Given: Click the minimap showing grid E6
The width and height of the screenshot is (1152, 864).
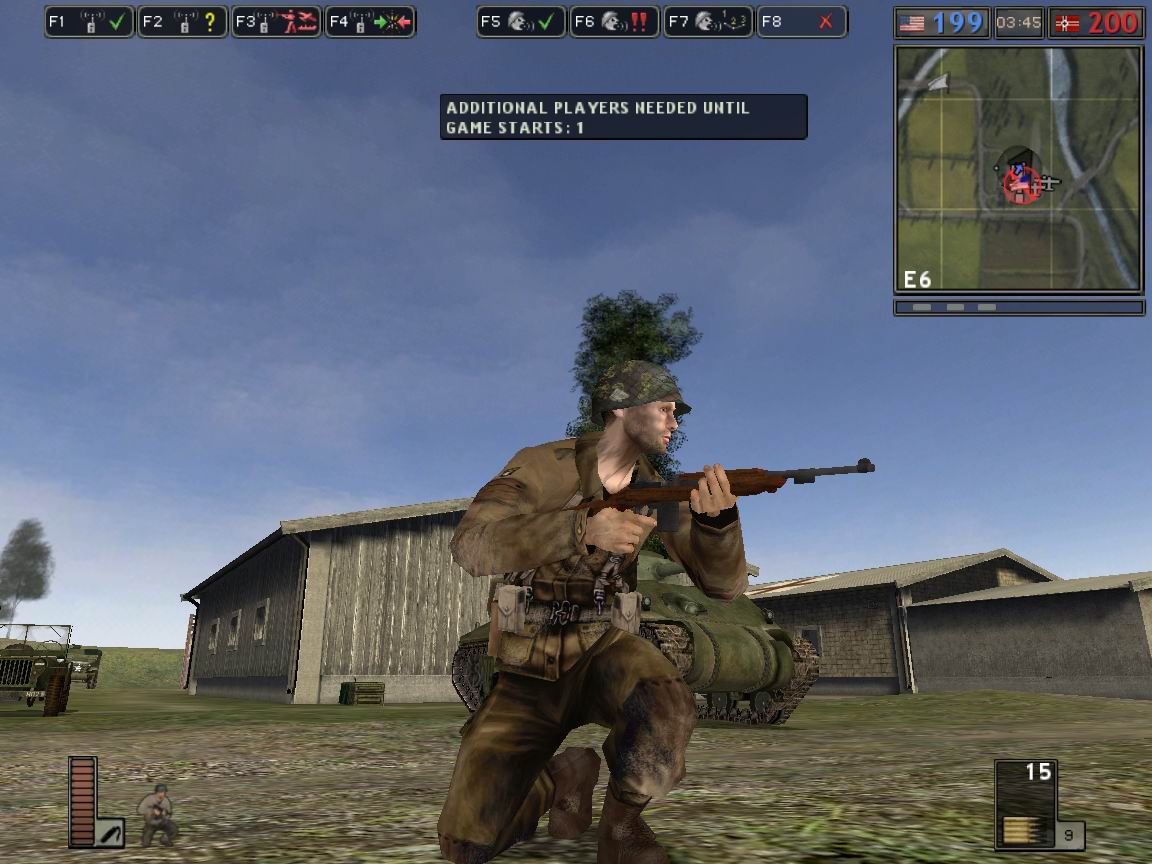Looking at the screenshot, I should (1018, 168).
